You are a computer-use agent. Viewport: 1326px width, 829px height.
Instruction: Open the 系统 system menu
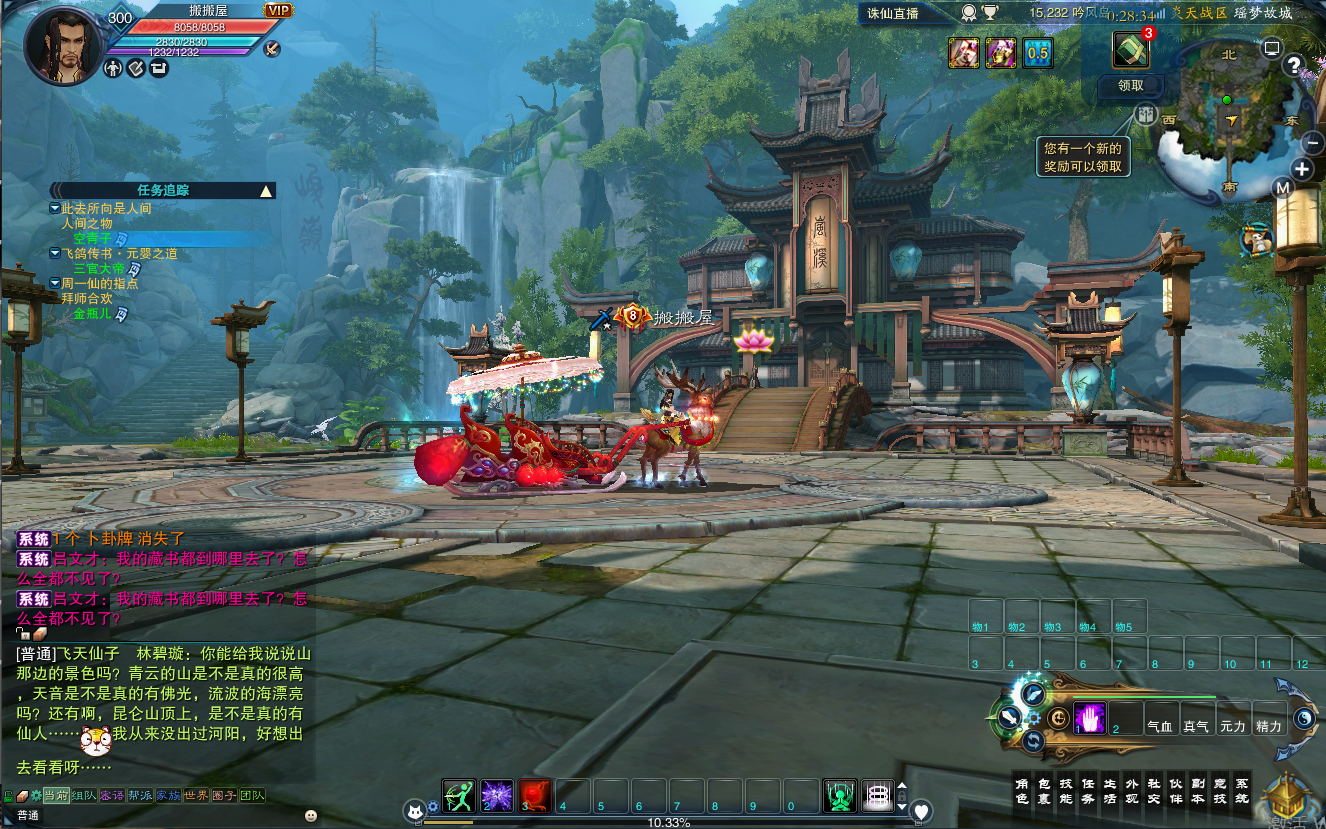(x=1242, y=790)
